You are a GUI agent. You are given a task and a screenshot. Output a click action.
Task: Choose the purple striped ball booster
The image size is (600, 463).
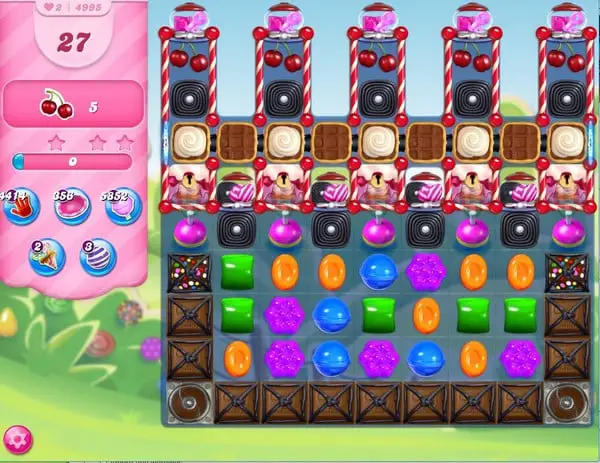pos(97,257)
